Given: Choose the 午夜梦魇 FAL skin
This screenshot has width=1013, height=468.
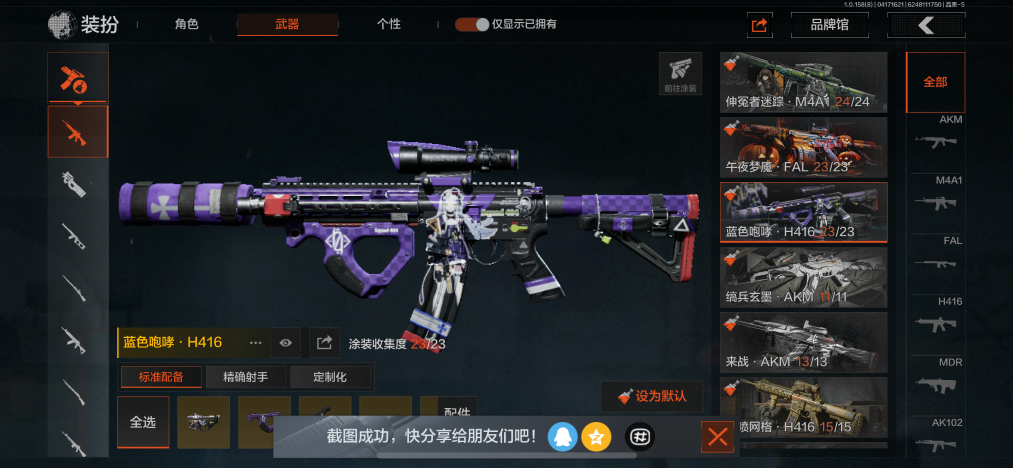Looking at the screenshot, I should point(804,146).
